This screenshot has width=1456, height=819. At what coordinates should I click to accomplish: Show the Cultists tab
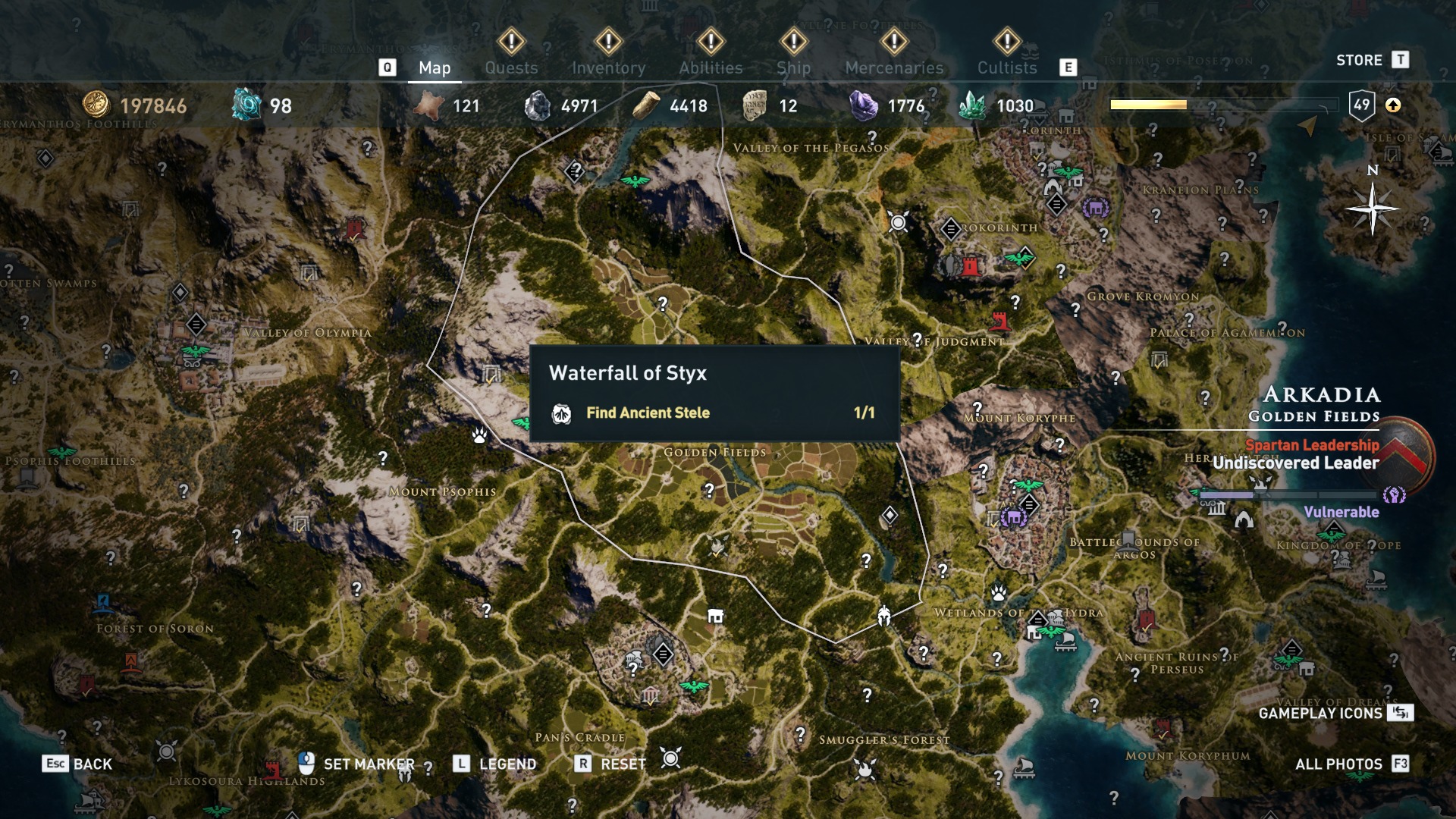[x=1006, y=67]
